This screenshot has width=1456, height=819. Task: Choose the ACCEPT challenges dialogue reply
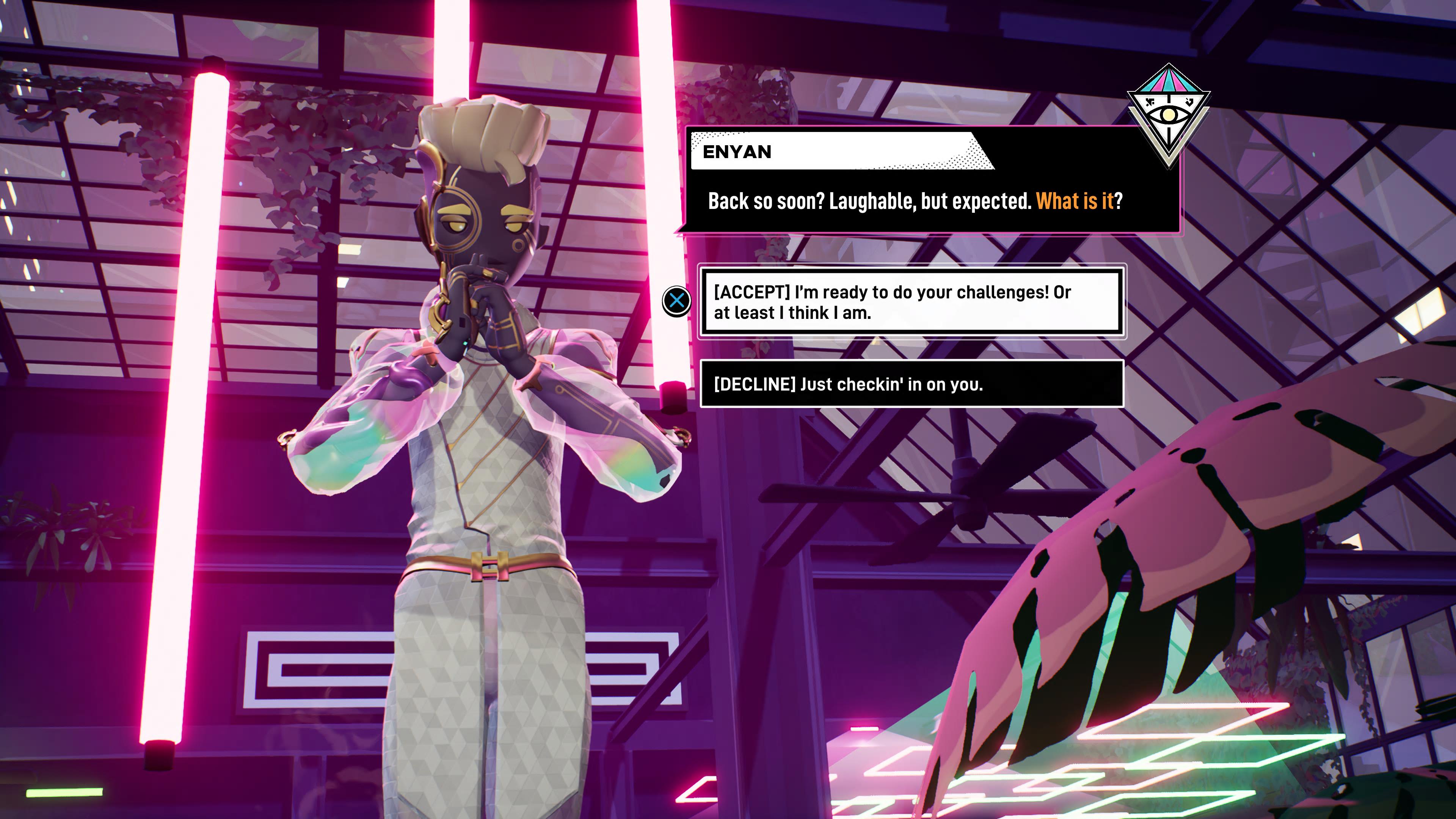tap(911, 302)
